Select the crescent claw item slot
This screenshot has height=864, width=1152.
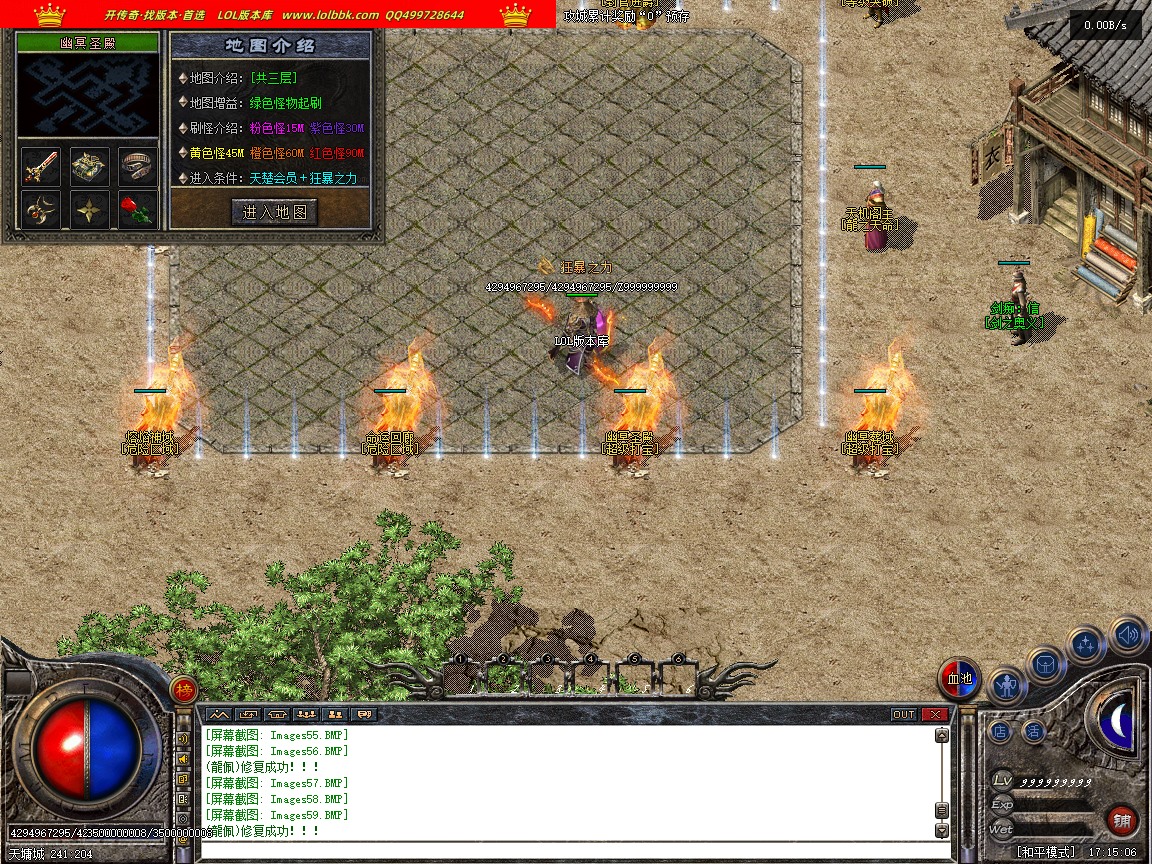[42, 210]
